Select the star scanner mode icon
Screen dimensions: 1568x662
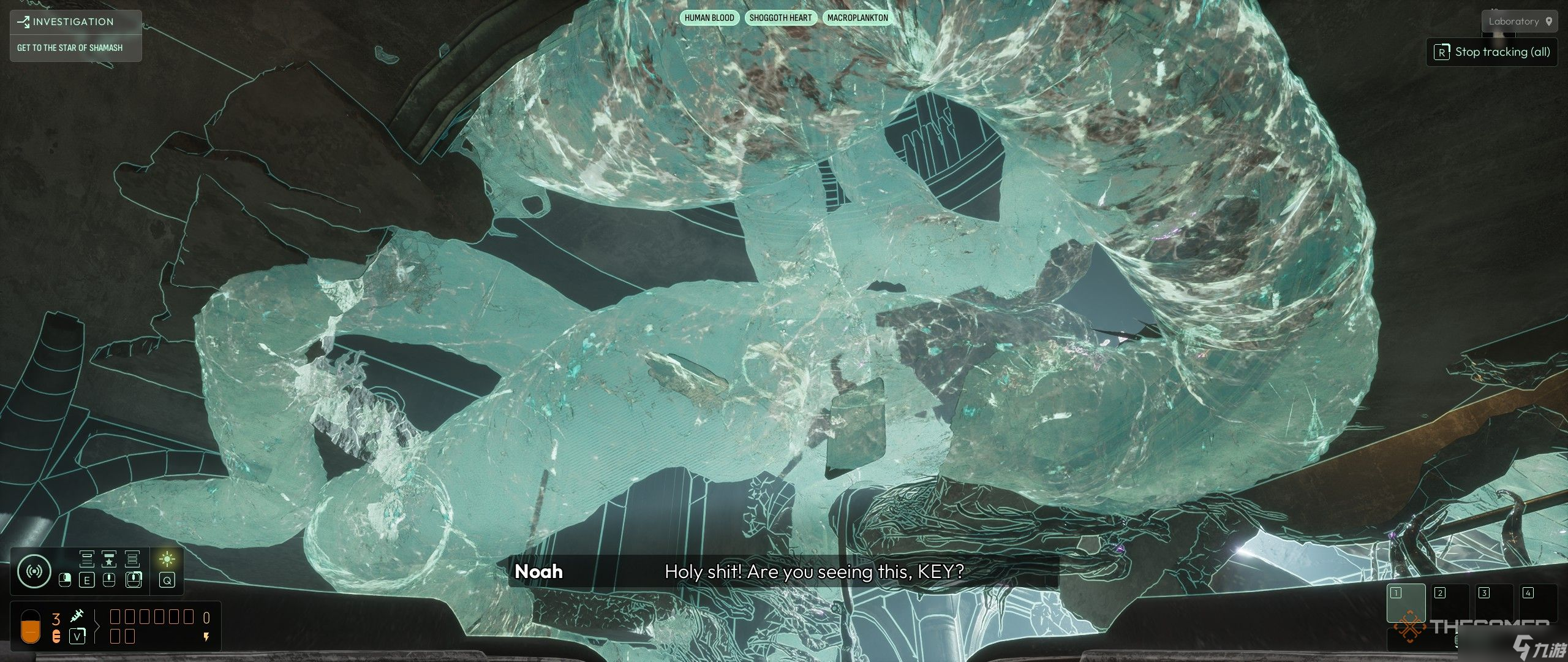[x=109, y=559]
